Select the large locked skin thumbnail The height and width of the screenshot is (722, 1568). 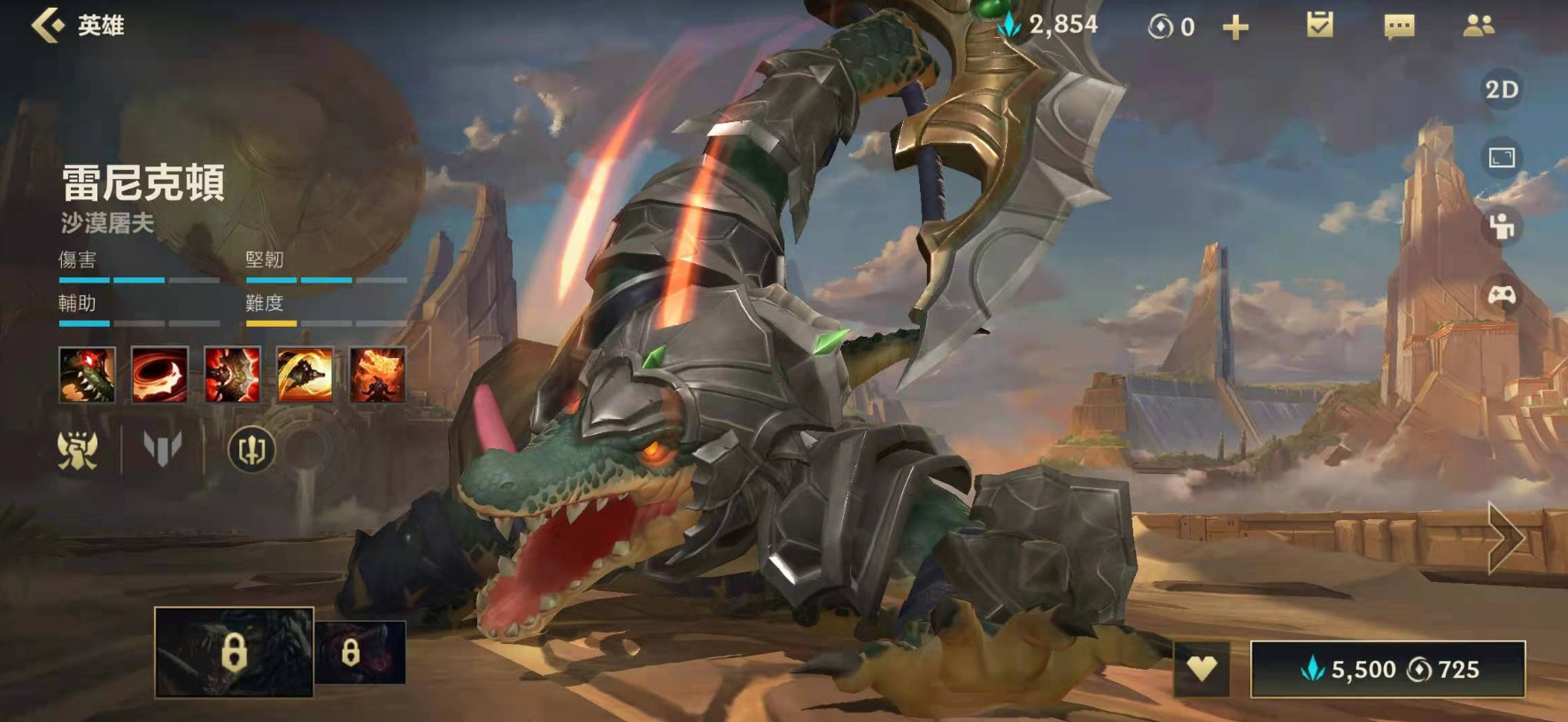pyautogui.click(x=234, y=652)
